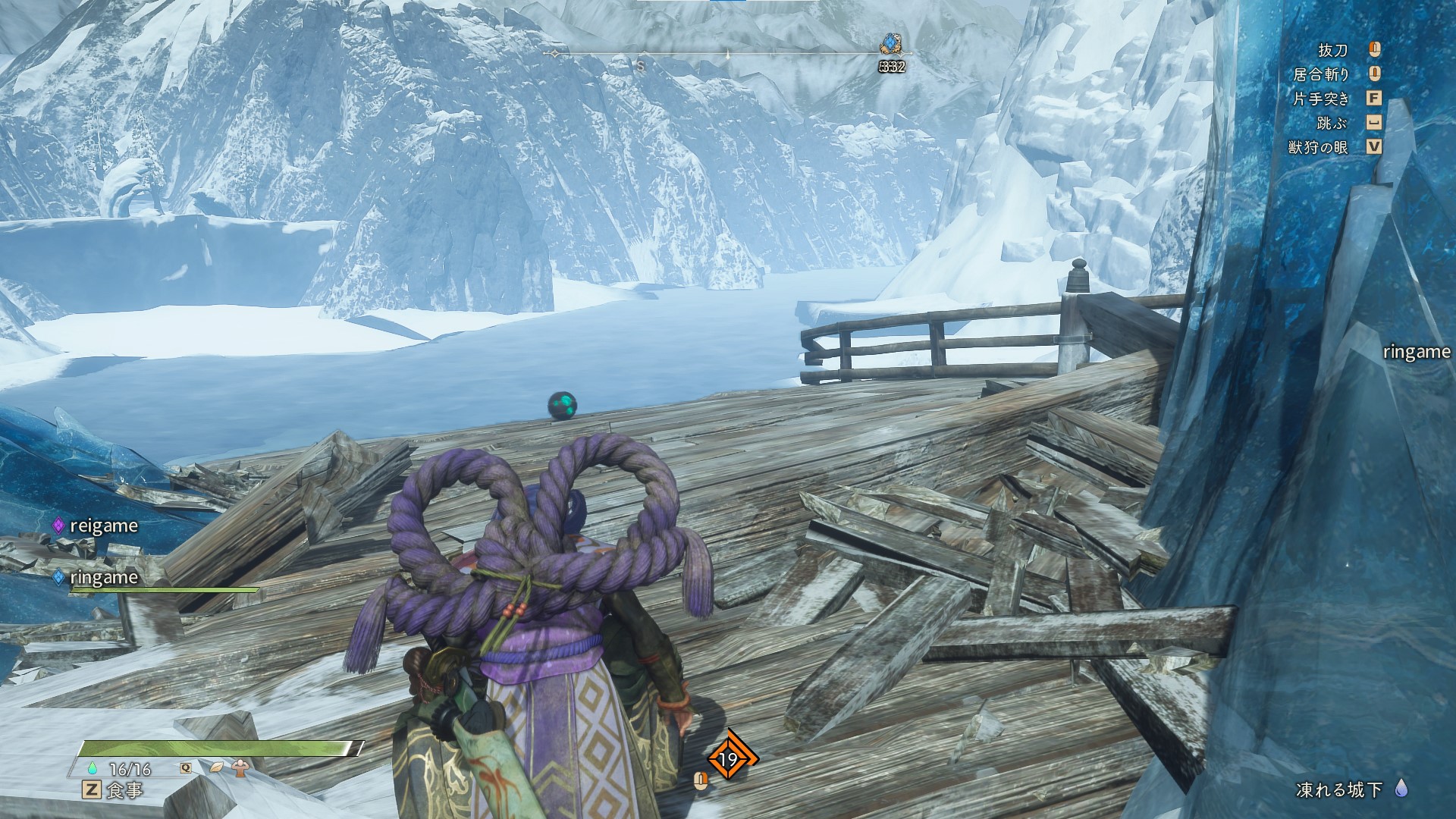Image resolution: width=1456 pixels, height=819 pixels.
Task: Click the blue quest marker on the compass
Action: pyautogui.click(x=890, y=45)
